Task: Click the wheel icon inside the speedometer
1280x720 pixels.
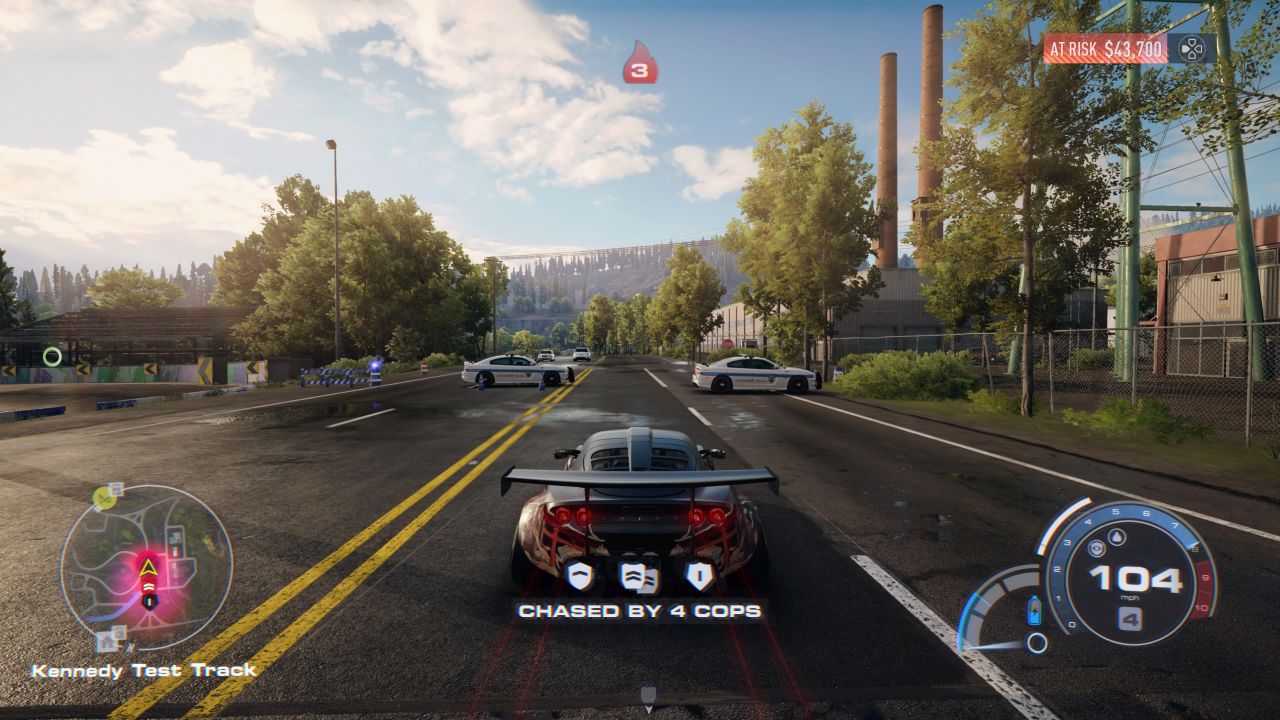Action: pyautogui.click(x=1096, y=549)
